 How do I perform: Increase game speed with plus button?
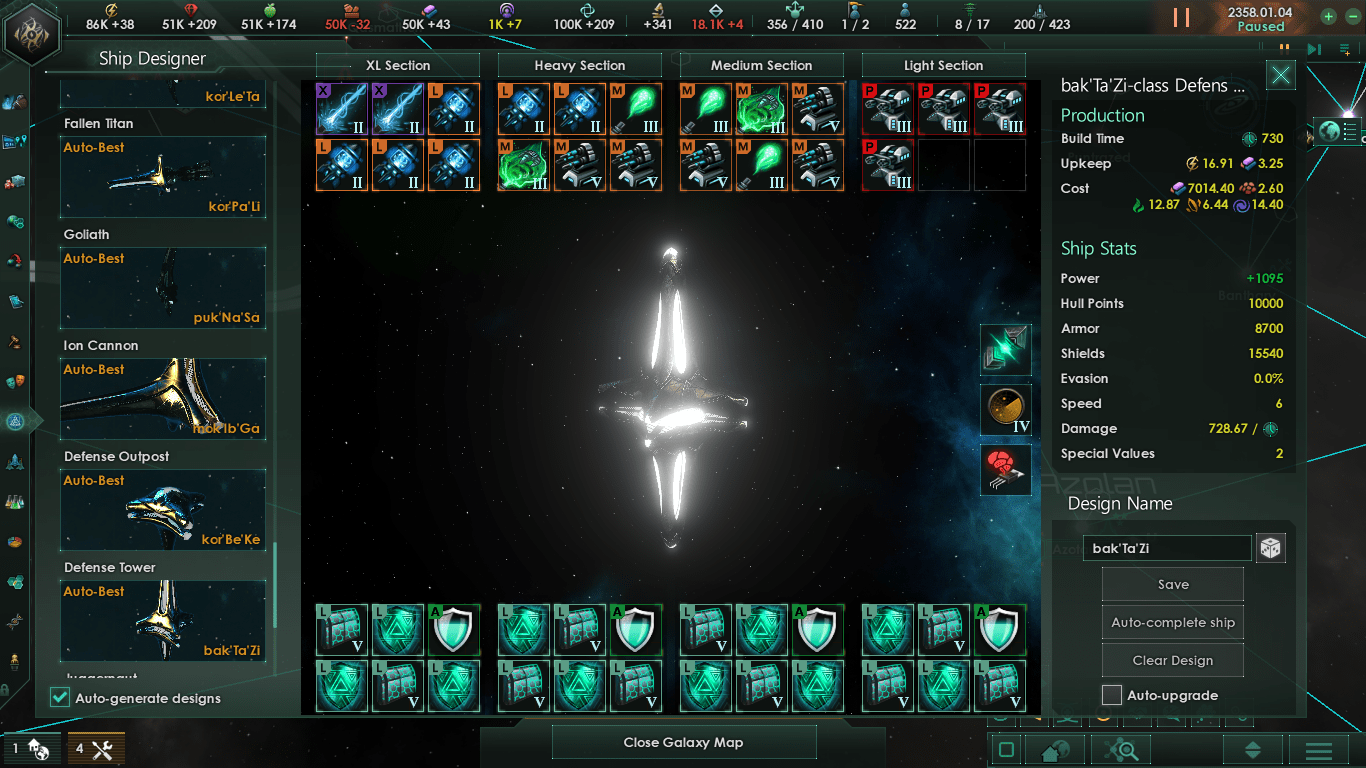pyautogui.click(x=1328, y=17)
